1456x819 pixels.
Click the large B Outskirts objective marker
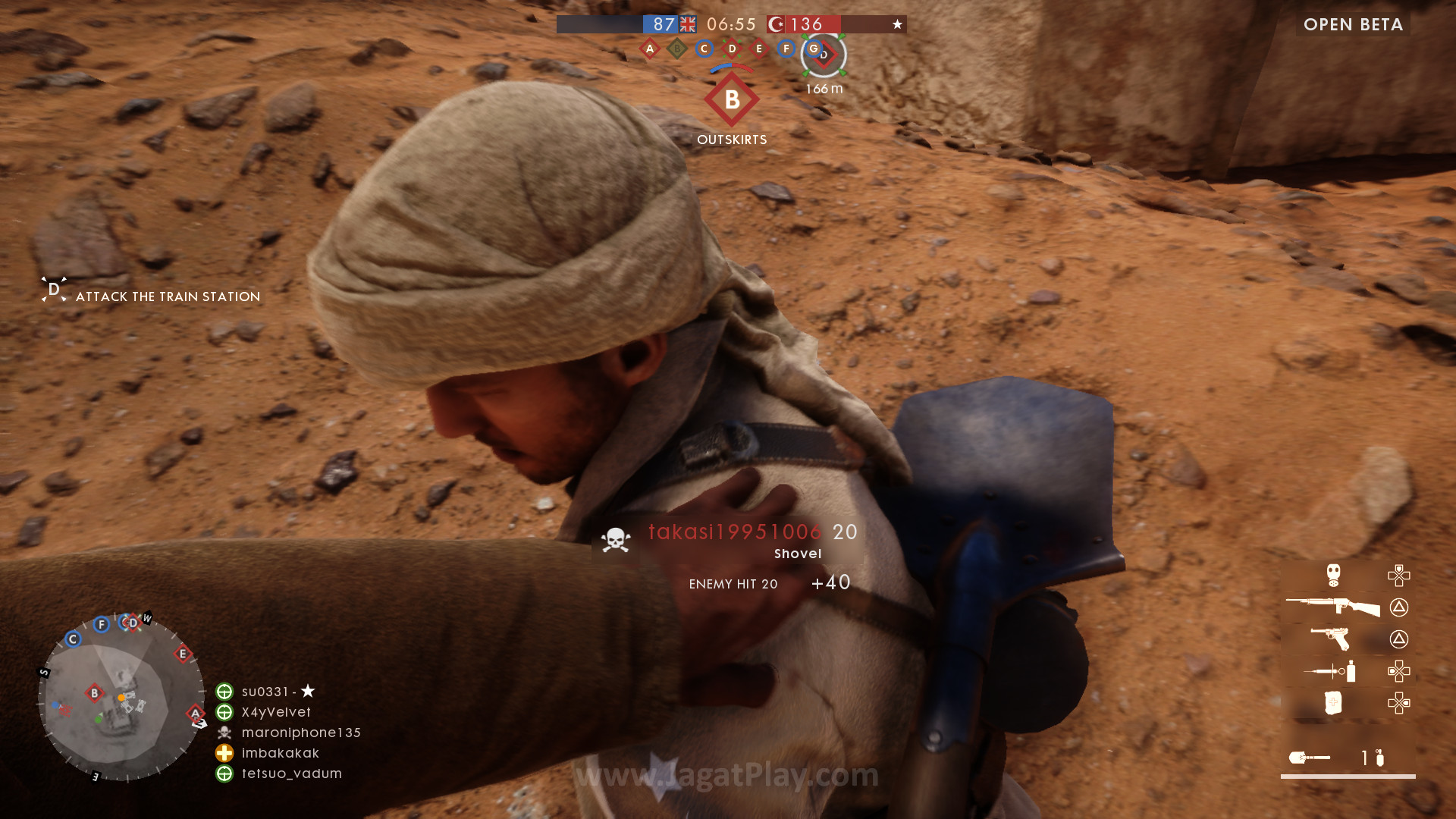pos(732,99)
